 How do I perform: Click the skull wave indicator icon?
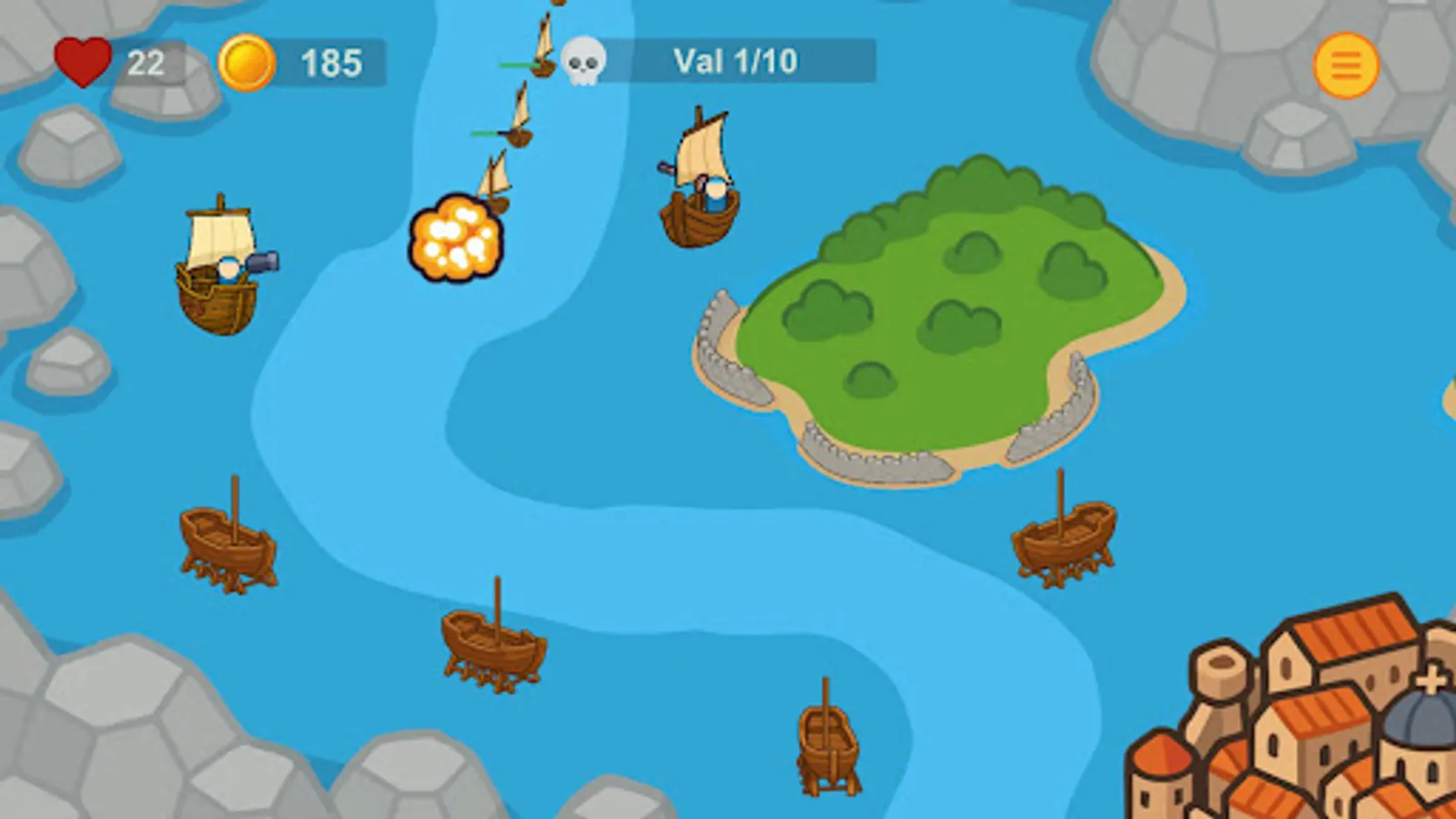(583, 61)
